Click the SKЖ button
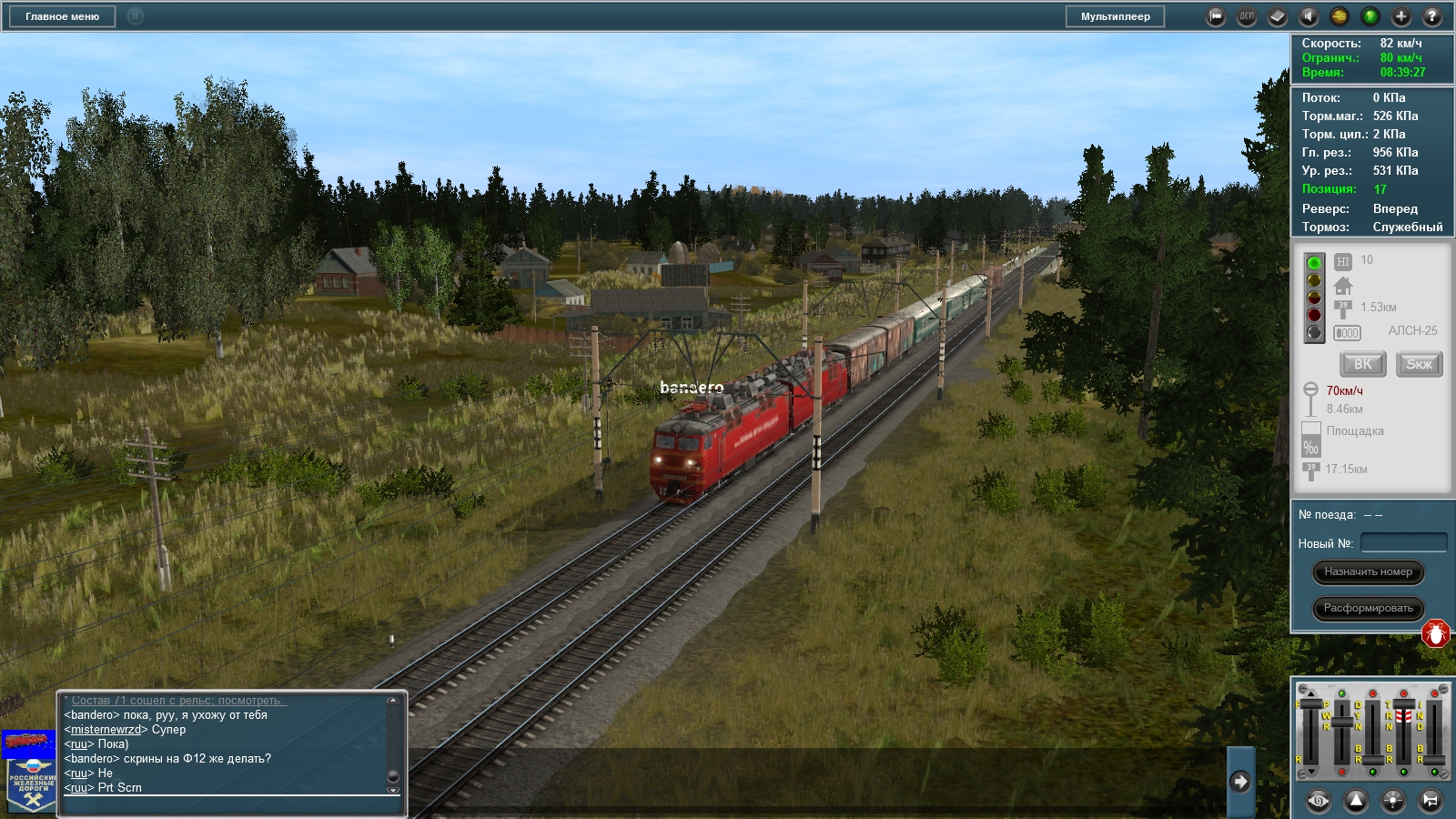Viewport: 1456px width, 819px height. (1419, 364)
